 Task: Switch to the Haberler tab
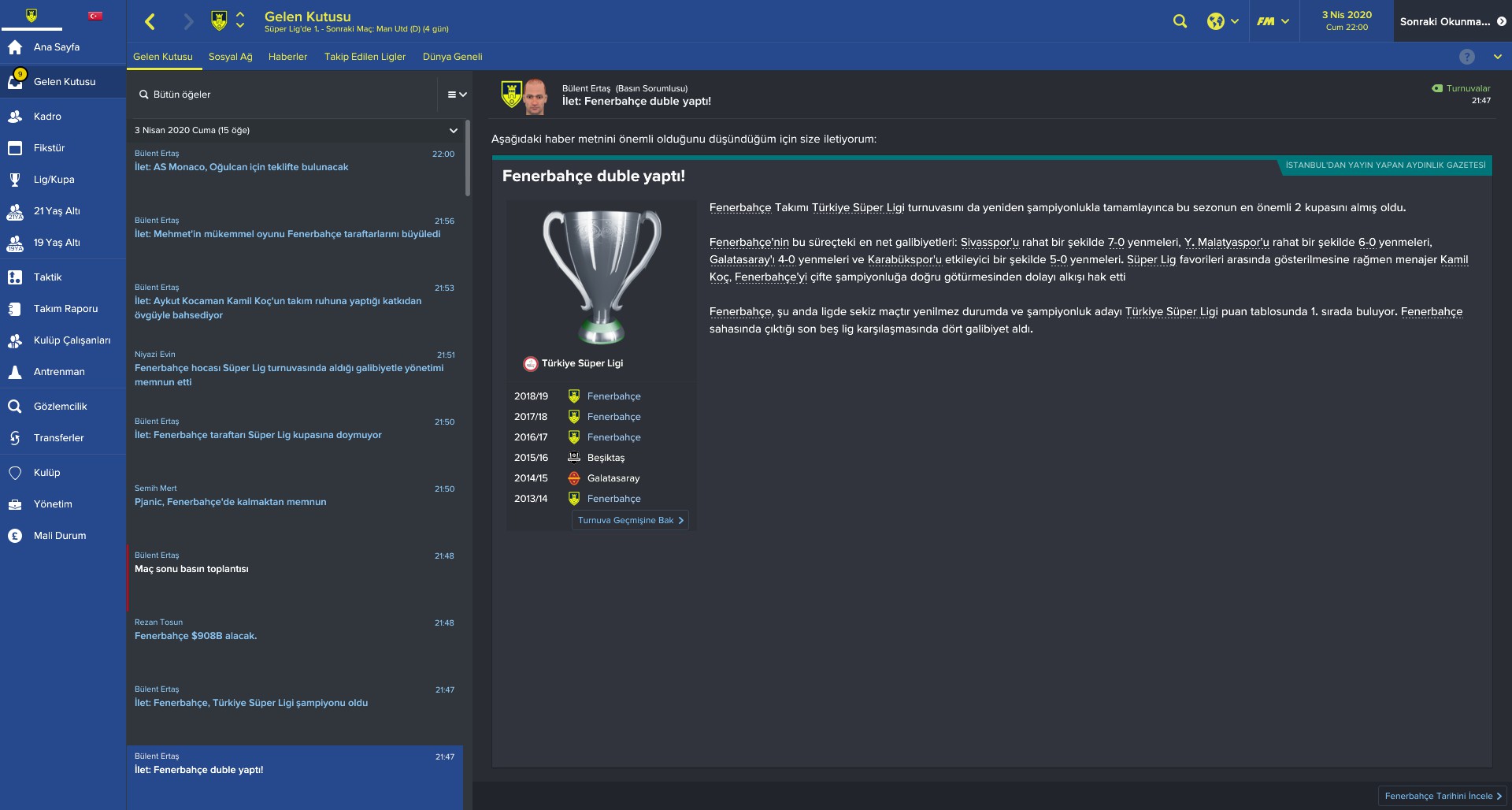click(288, 56)
